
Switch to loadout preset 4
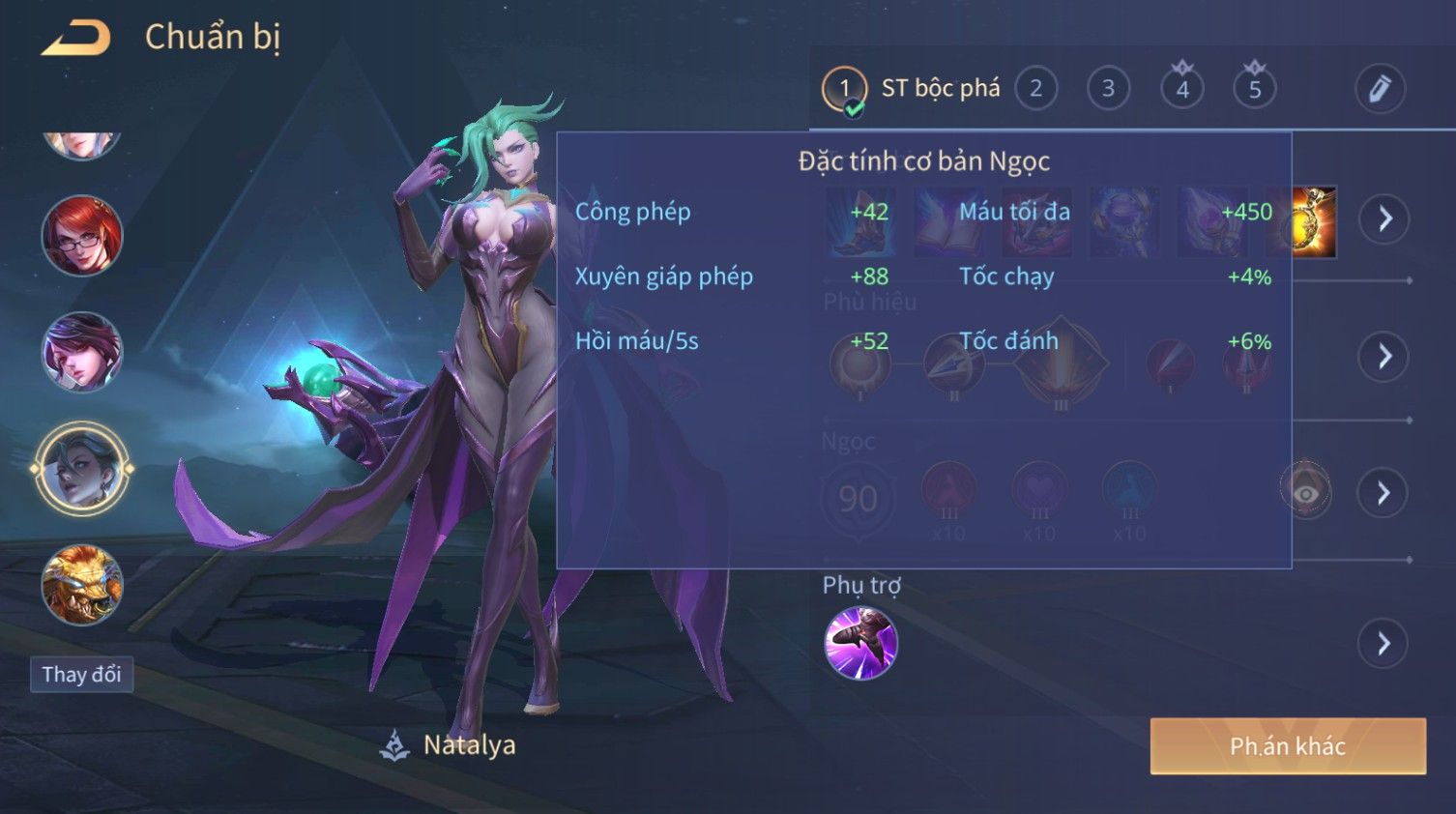pyautogui.click(x=1181, y=89)
